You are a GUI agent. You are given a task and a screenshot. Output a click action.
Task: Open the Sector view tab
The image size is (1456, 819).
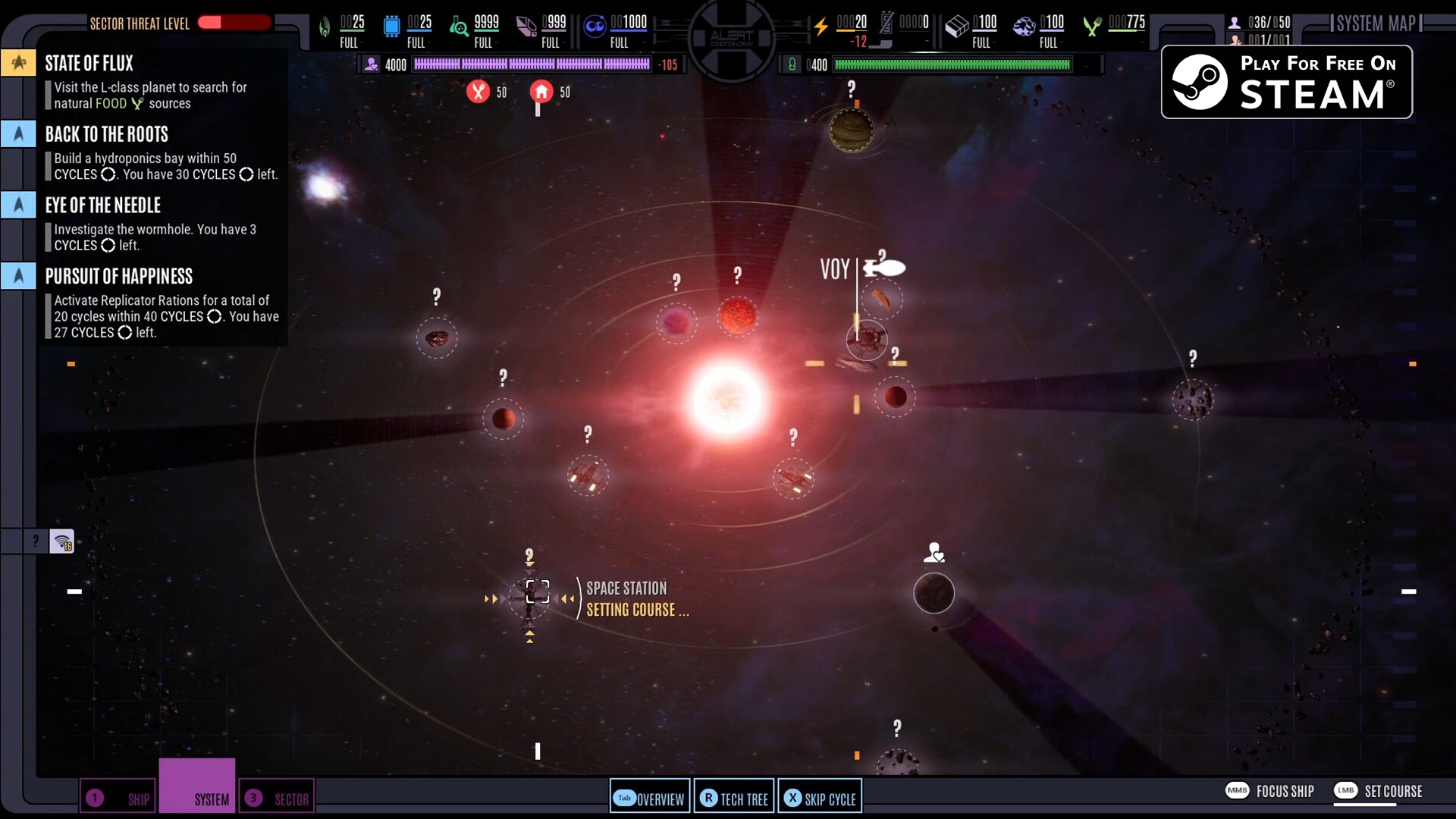coord(277,799)
